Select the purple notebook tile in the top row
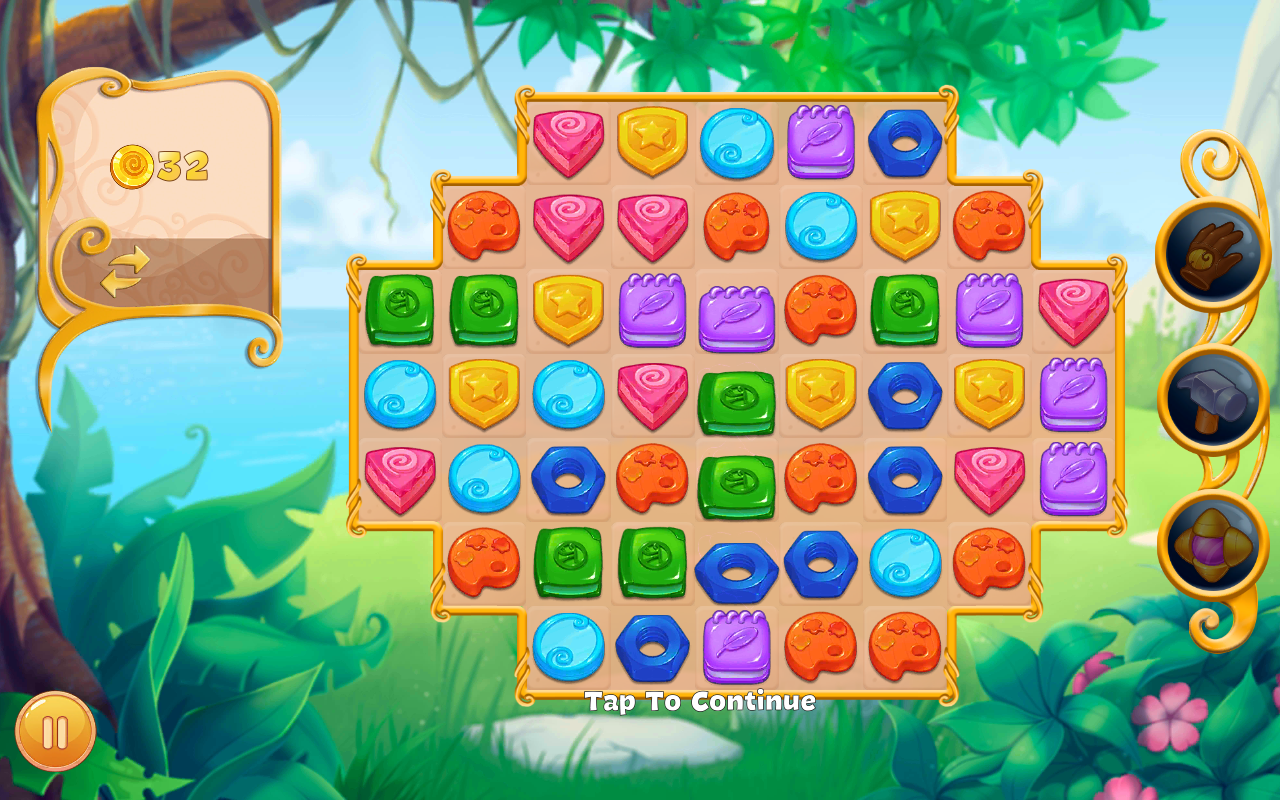The height and width of the screenshot is (800, 1280). tap(820, 141)
